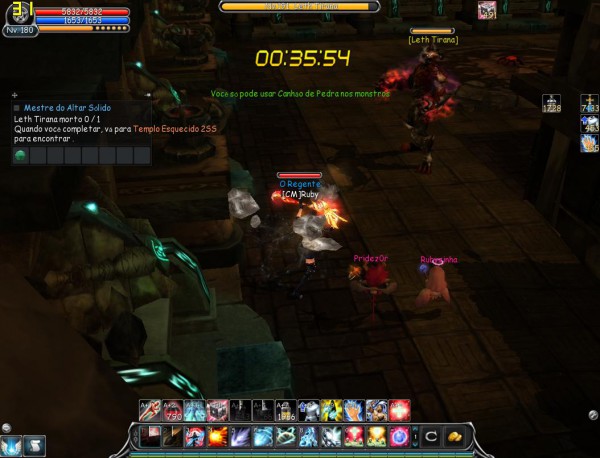600x458 pixels.
Task: Activate the yellow lightning figure skill
Action: [331, 409]
